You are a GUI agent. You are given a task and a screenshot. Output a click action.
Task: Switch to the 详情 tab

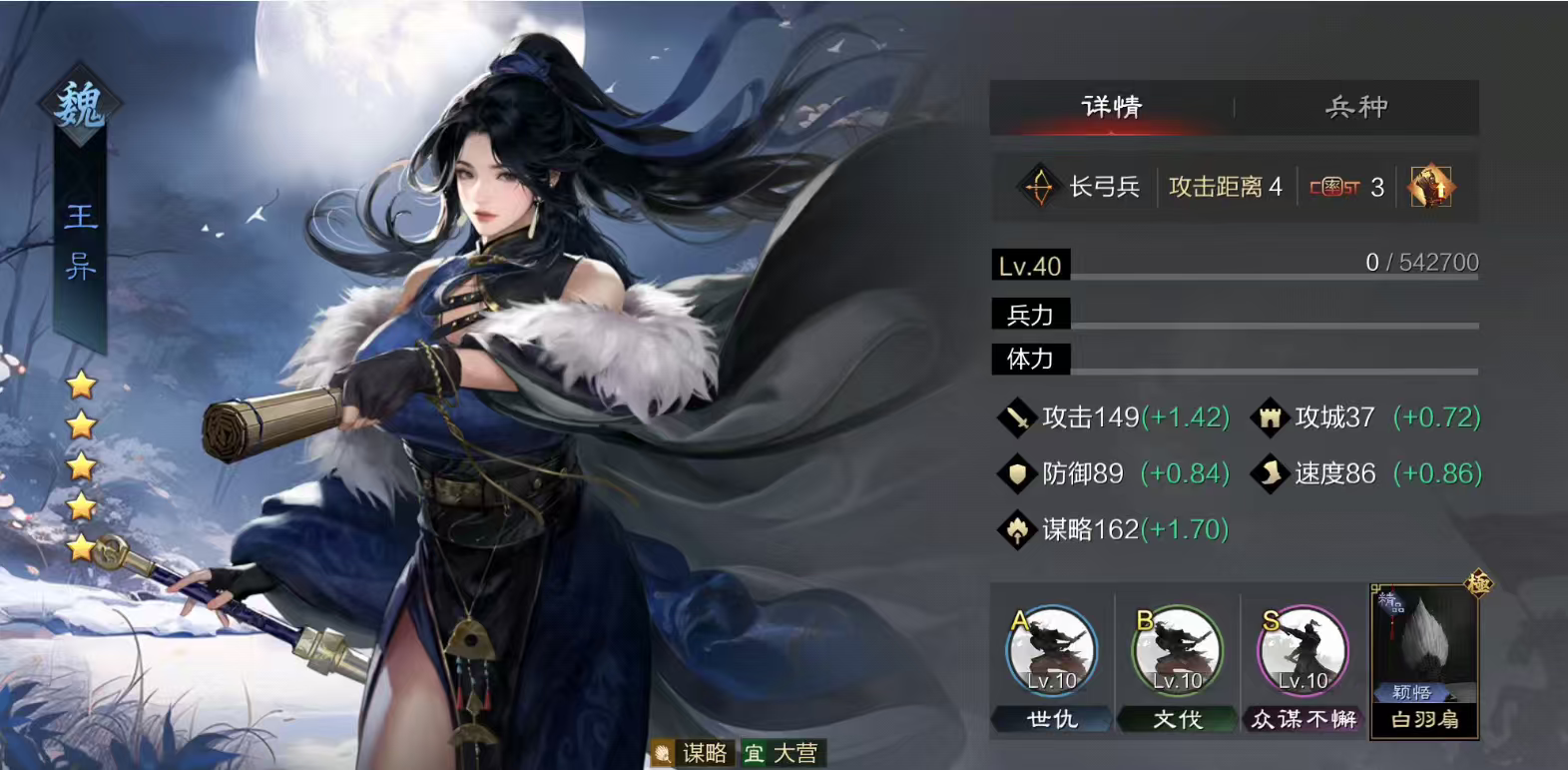1111,107
